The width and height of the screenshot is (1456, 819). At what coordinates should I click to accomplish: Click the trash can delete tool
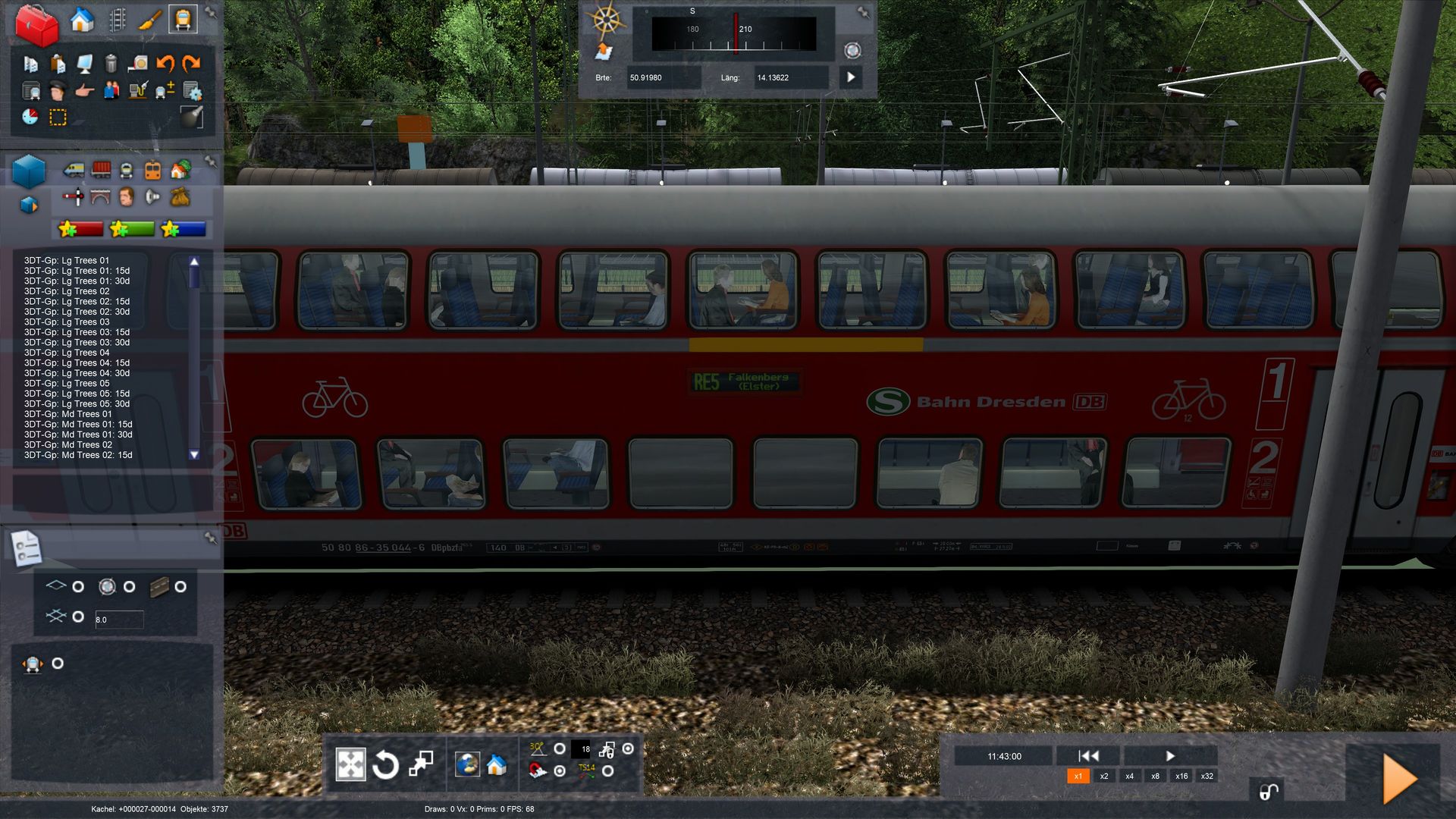click(111, 64)
